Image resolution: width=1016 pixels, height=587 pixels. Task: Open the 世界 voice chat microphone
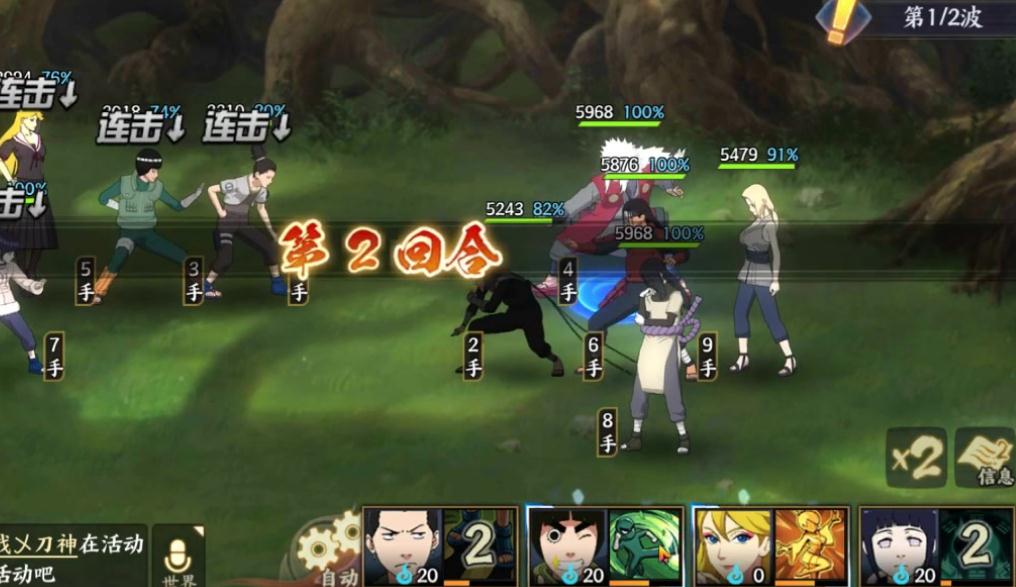178,556
